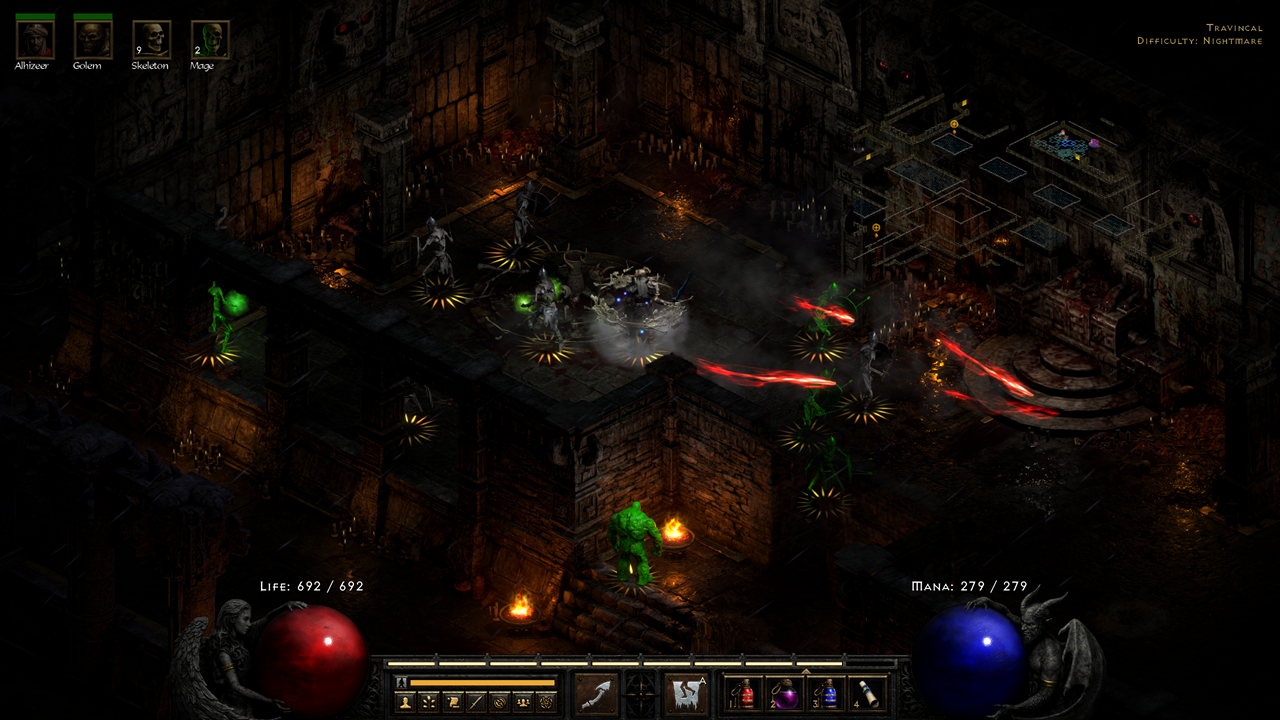
Task: Open the character sheet from mini panel
Action: [406, 702]
